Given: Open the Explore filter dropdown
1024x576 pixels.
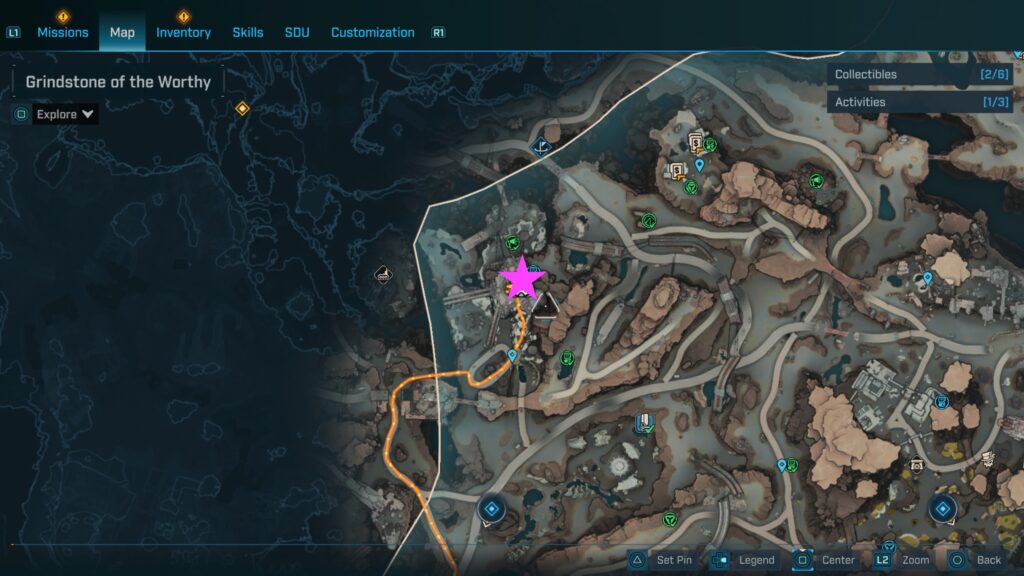Looking at the screenshot, I should pyautogui.click(x=65, y=114).
